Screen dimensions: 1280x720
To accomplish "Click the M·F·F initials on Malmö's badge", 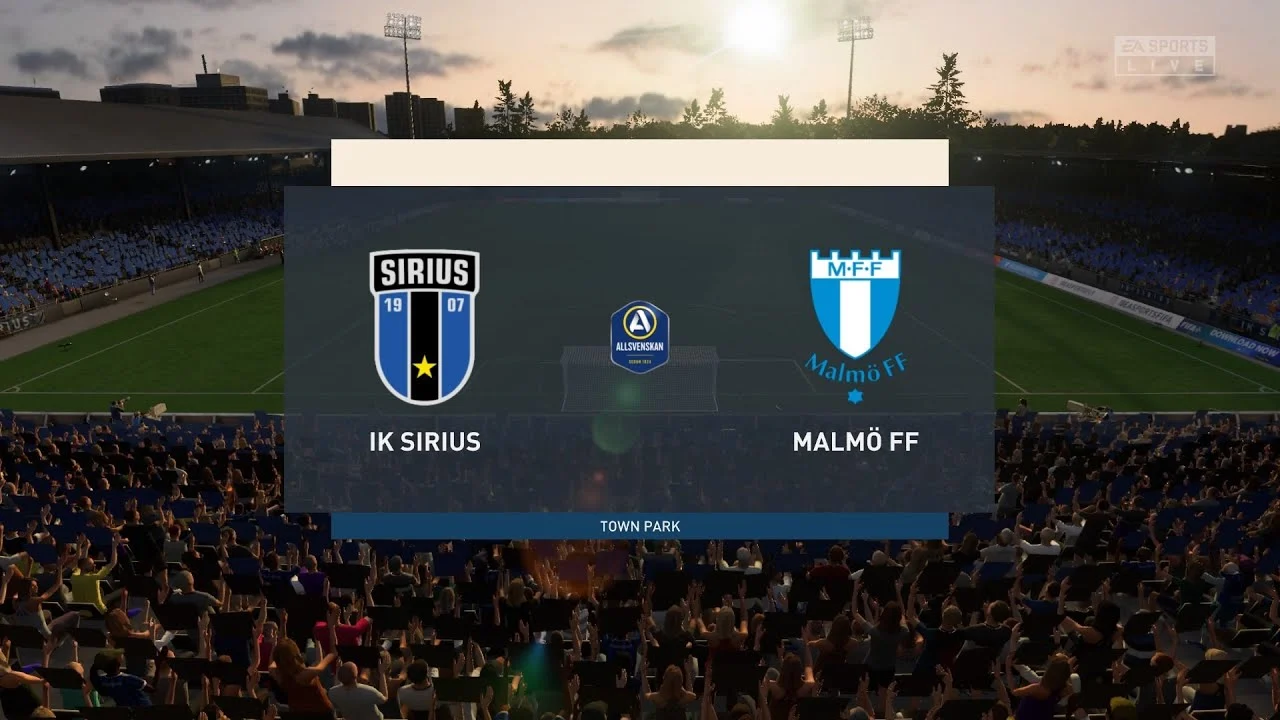I will point(855,270).
